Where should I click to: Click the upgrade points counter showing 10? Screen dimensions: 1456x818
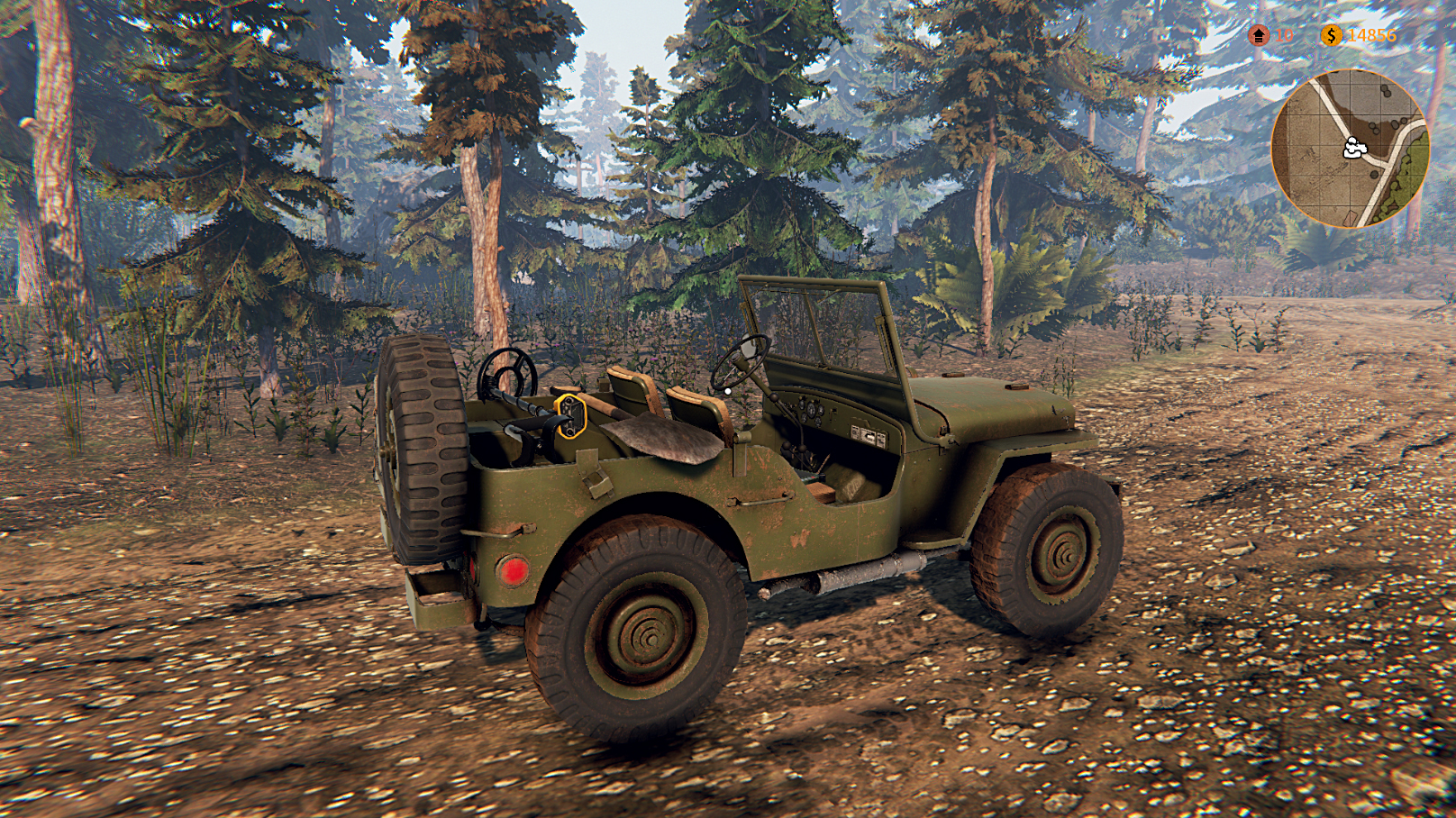coord(1283,36)
